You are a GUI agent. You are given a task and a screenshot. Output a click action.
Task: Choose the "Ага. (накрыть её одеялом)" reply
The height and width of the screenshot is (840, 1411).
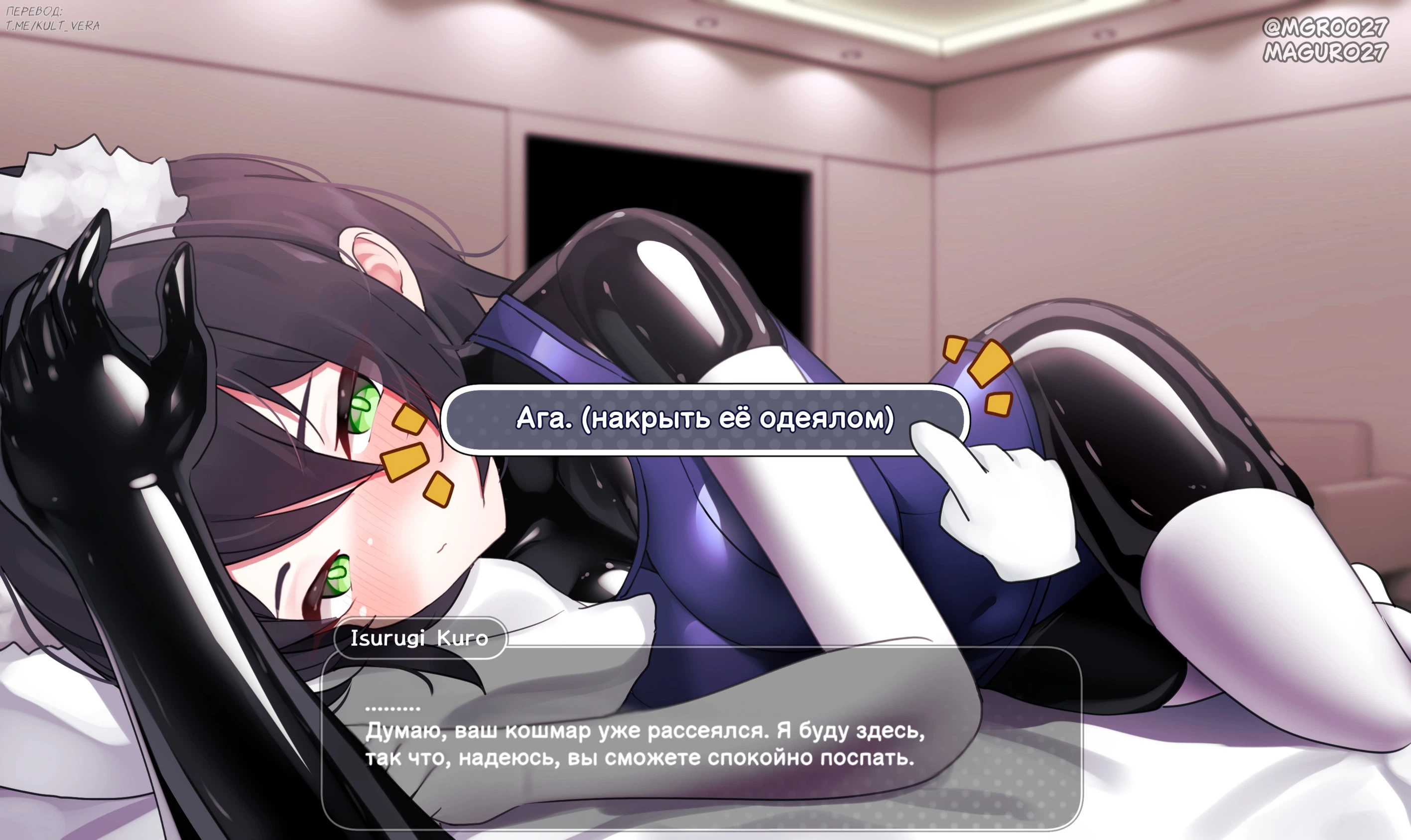704,419
